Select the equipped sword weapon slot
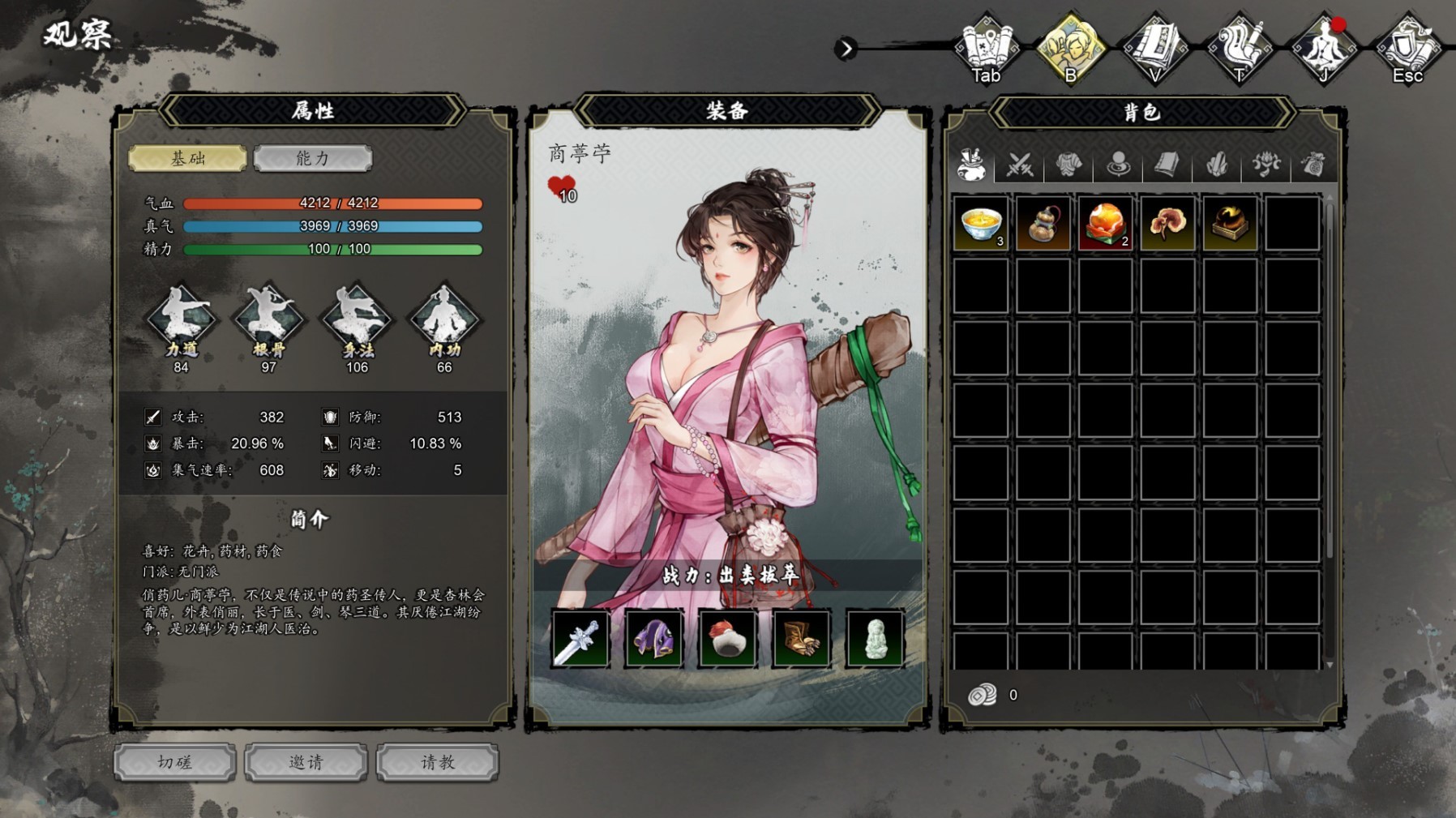This screenshot has height=818, width=1456. pos(580,639)
